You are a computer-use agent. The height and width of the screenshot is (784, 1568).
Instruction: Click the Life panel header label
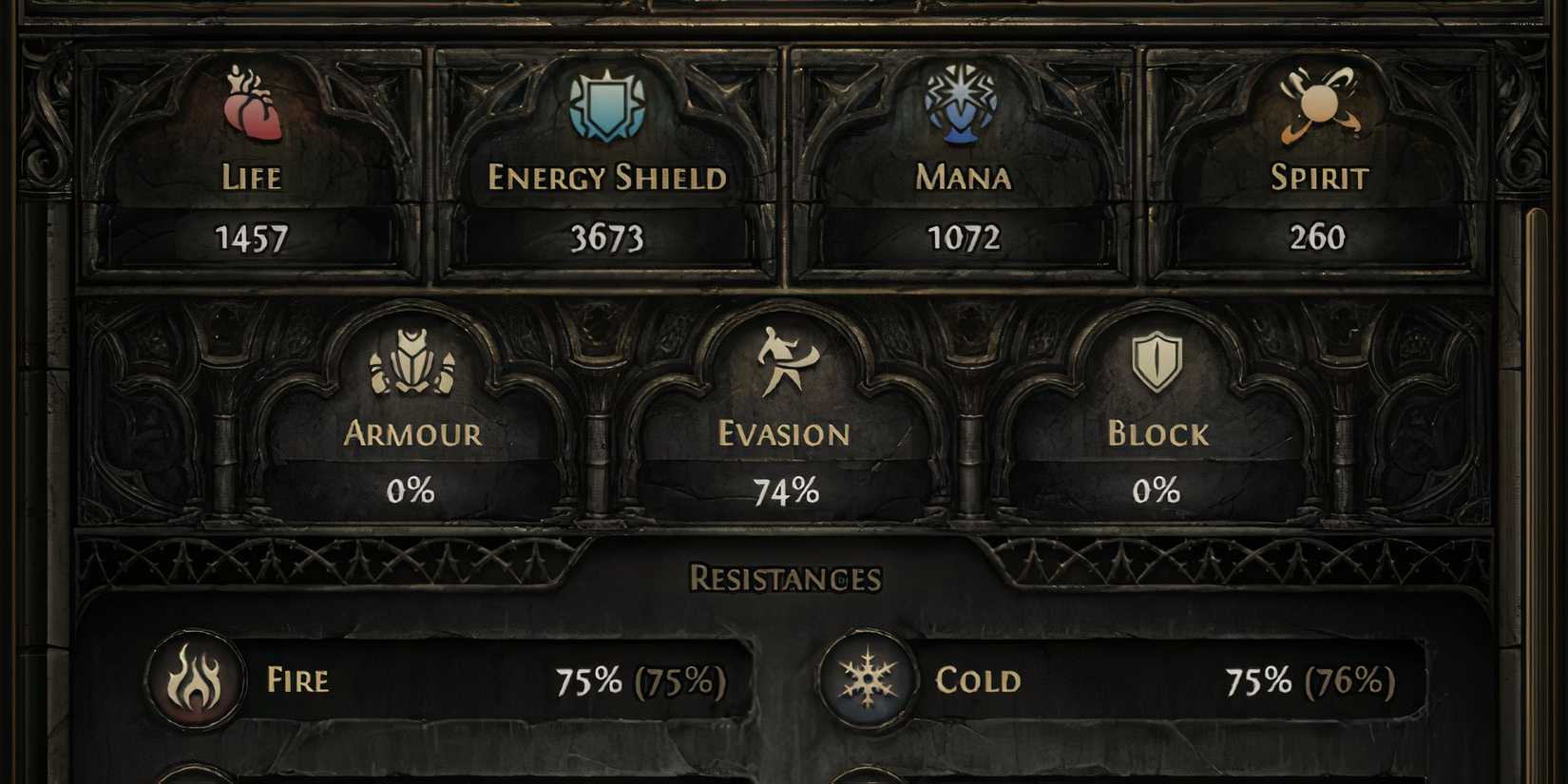click(250, 179)
